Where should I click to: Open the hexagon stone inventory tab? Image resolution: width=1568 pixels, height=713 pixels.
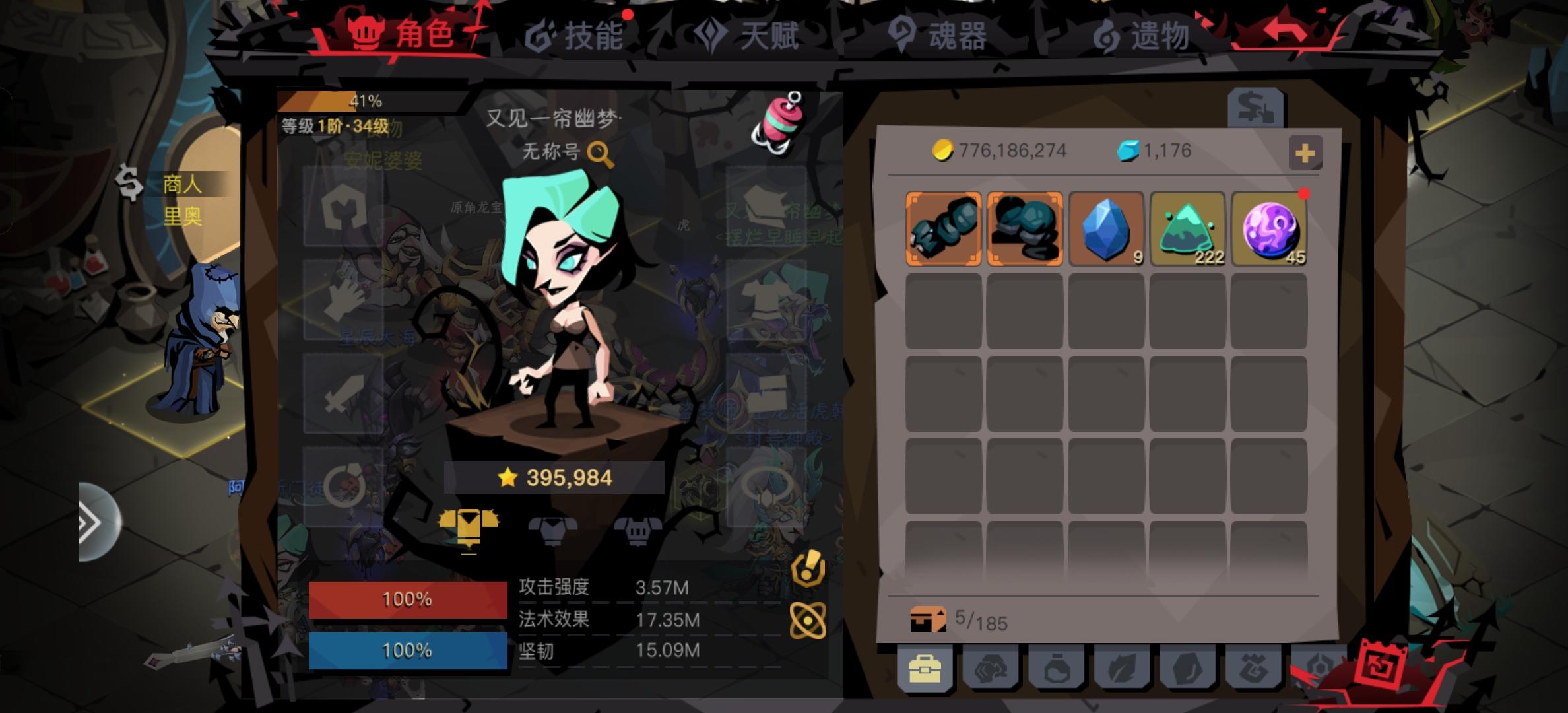click(x=1187, y=668)
